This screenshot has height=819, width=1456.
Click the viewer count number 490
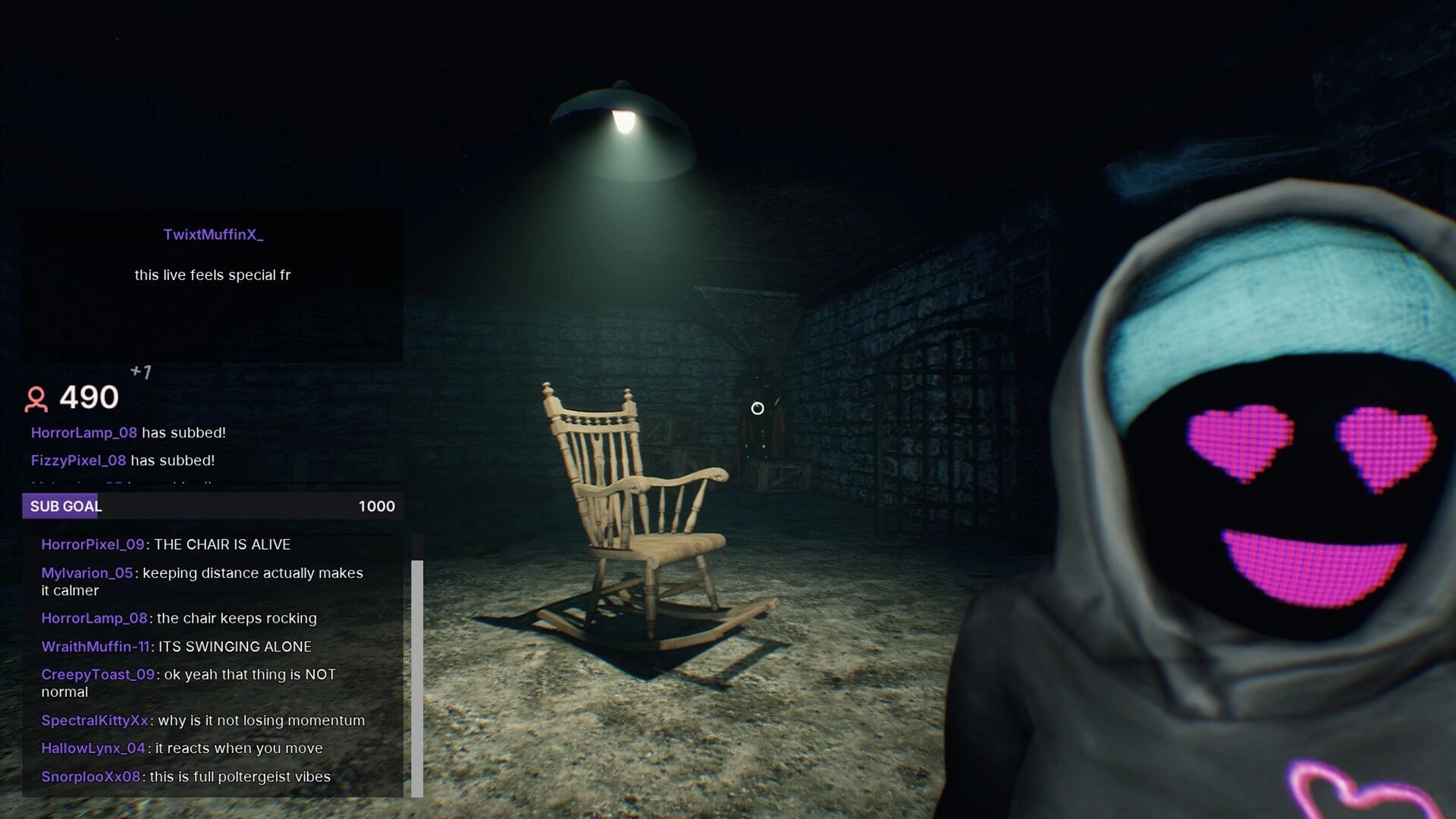click(x=89, y=397)
